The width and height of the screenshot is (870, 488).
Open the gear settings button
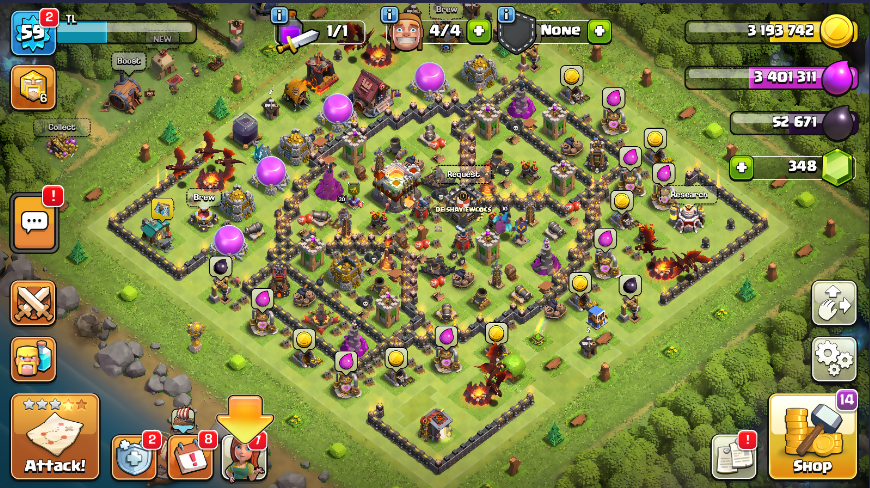point(833,357)
